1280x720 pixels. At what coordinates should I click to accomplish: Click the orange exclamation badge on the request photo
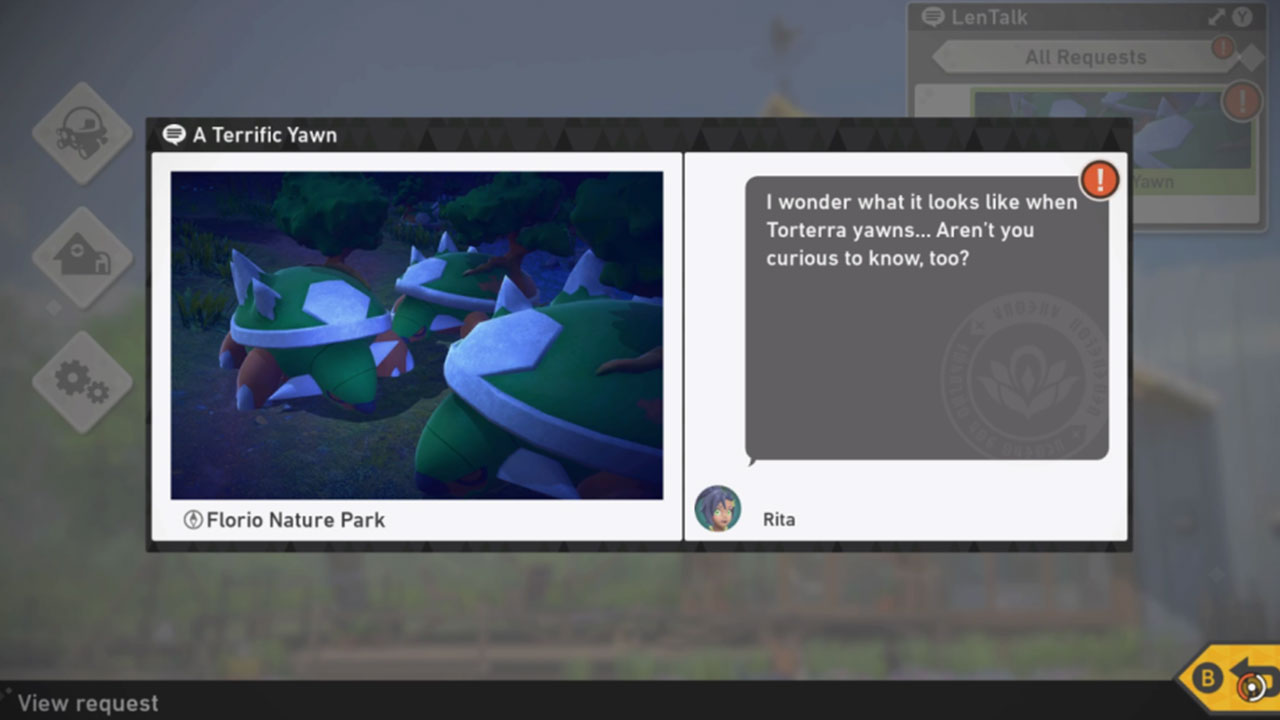1098,180
